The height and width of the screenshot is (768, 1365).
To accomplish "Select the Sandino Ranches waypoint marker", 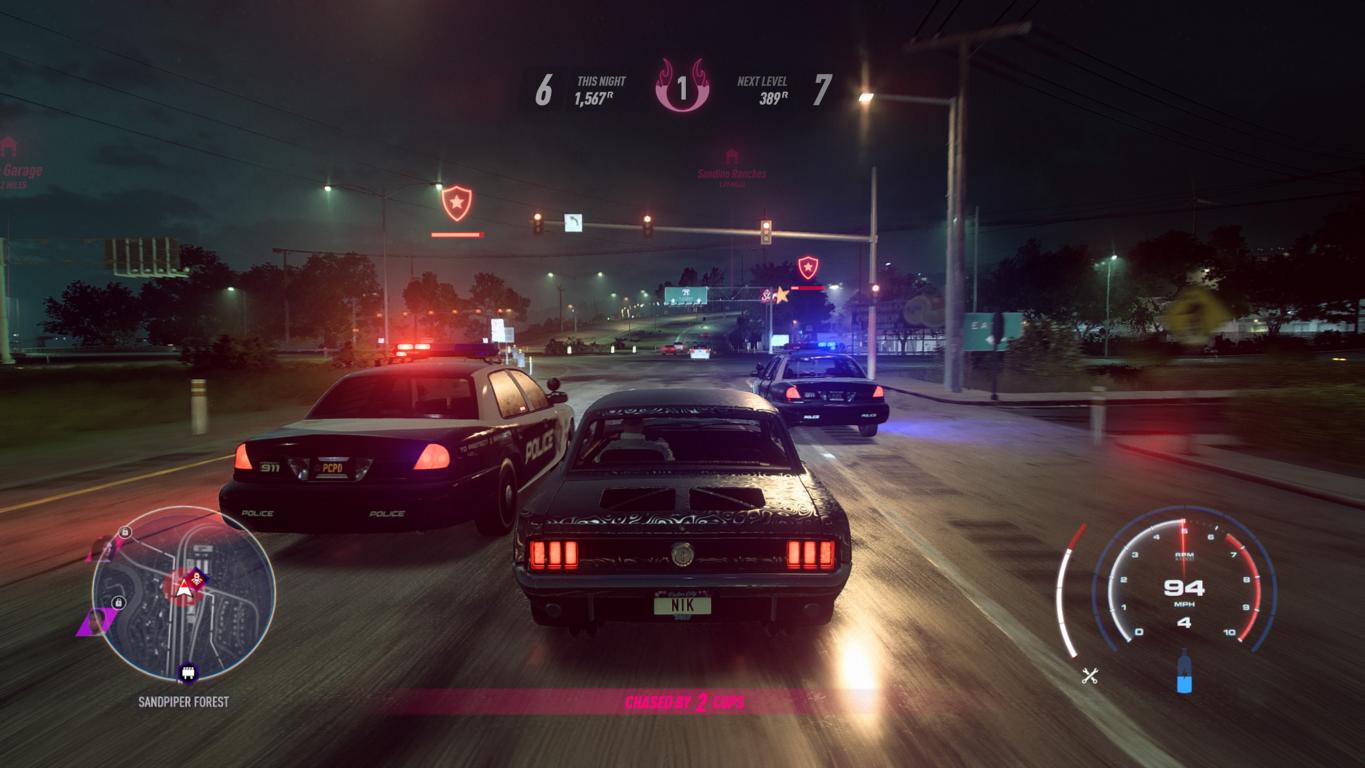I will pyautogui.click(x=732, y=158).
